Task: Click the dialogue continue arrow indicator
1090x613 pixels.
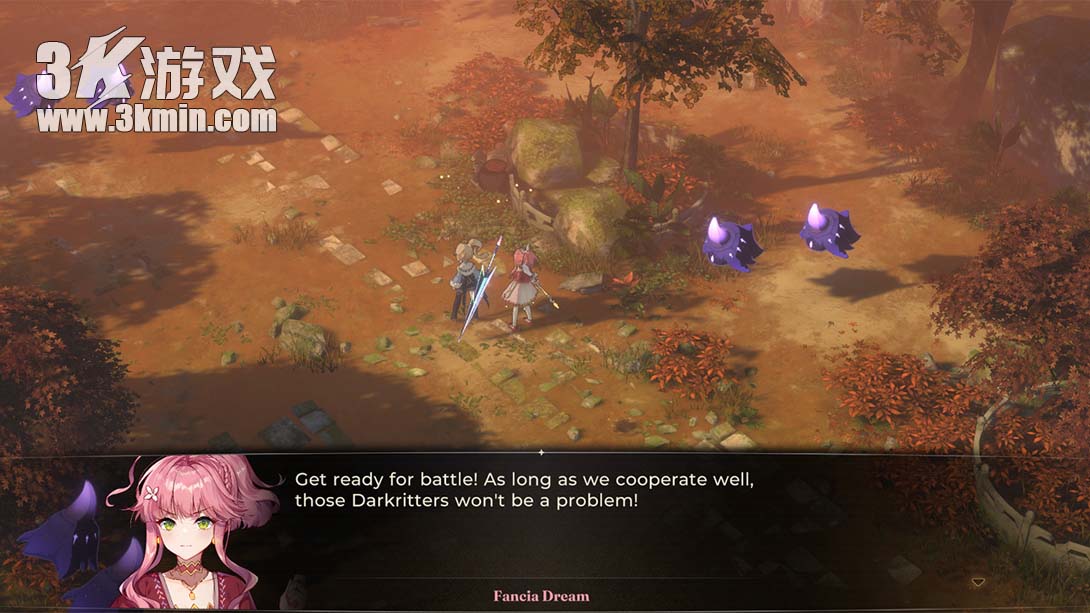Action: tap(978, 582)
